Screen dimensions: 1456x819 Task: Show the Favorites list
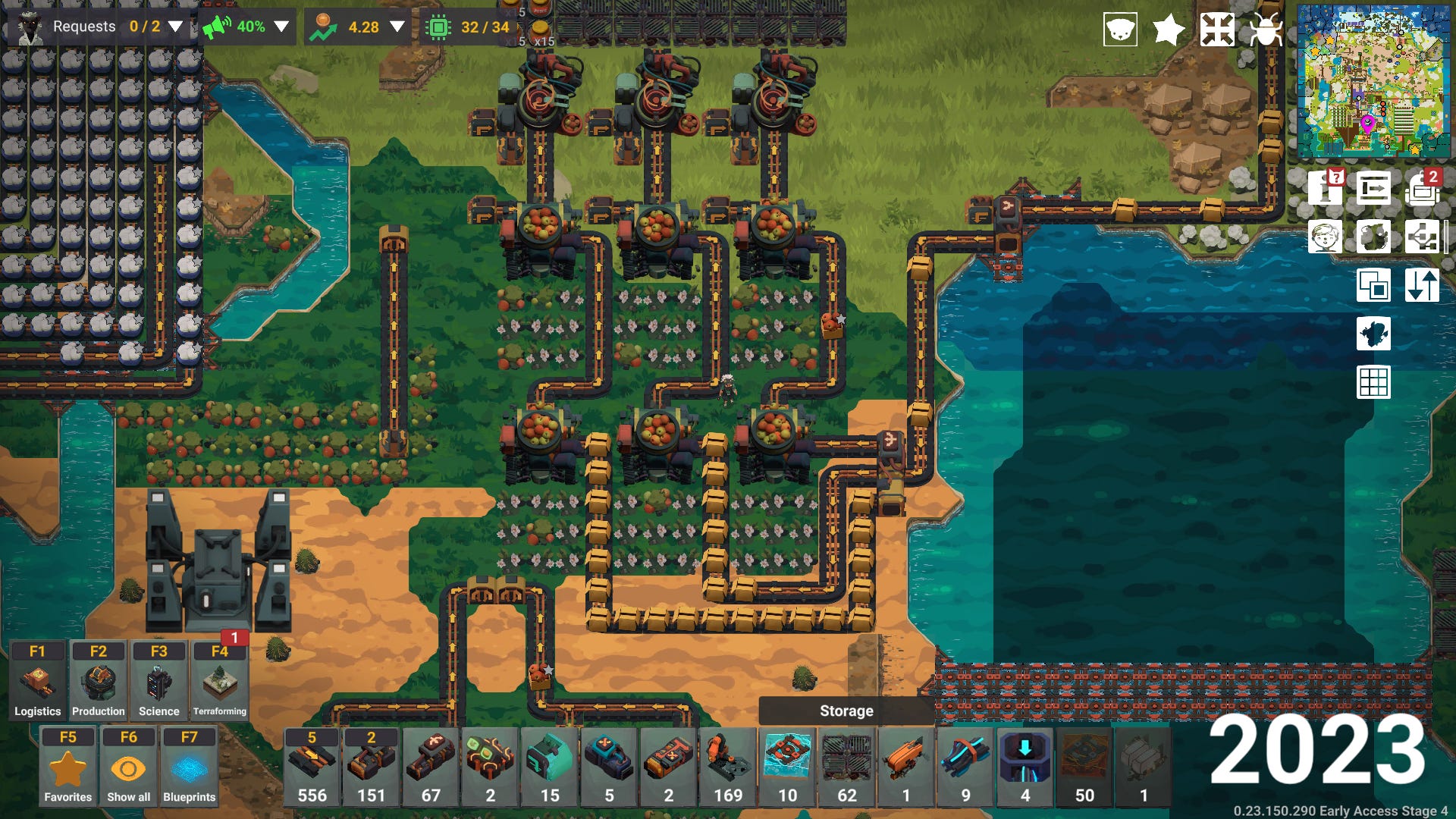coord(67,767)
